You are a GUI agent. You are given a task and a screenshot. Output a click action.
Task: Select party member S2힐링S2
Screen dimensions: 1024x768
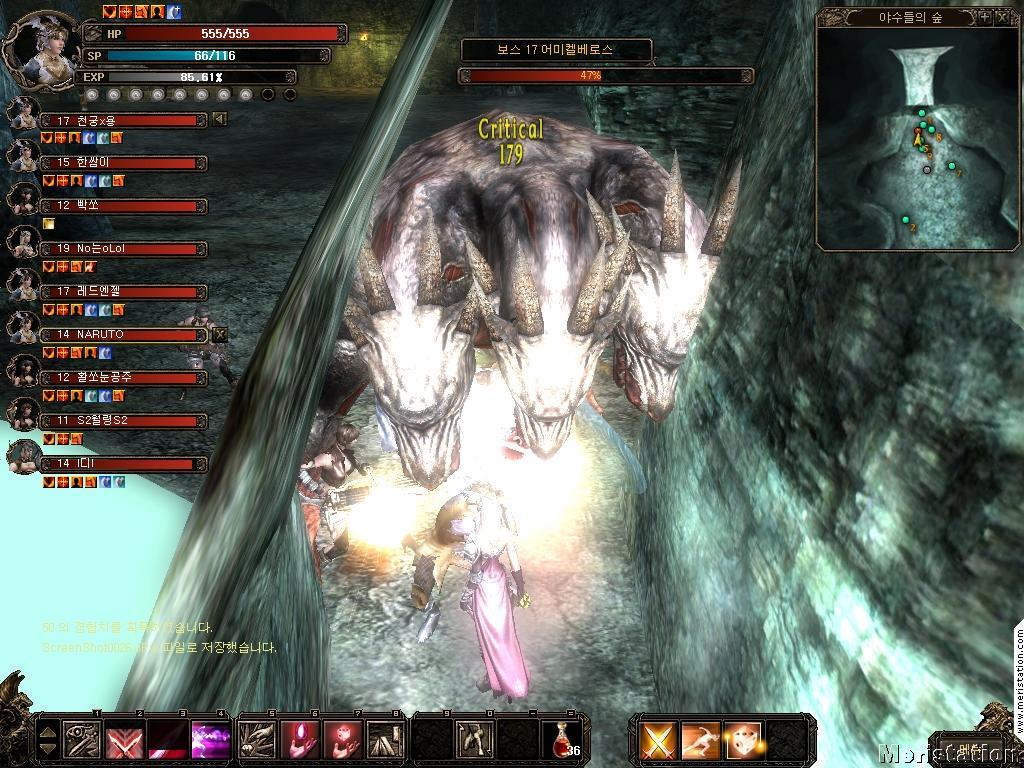click(123, 421)
